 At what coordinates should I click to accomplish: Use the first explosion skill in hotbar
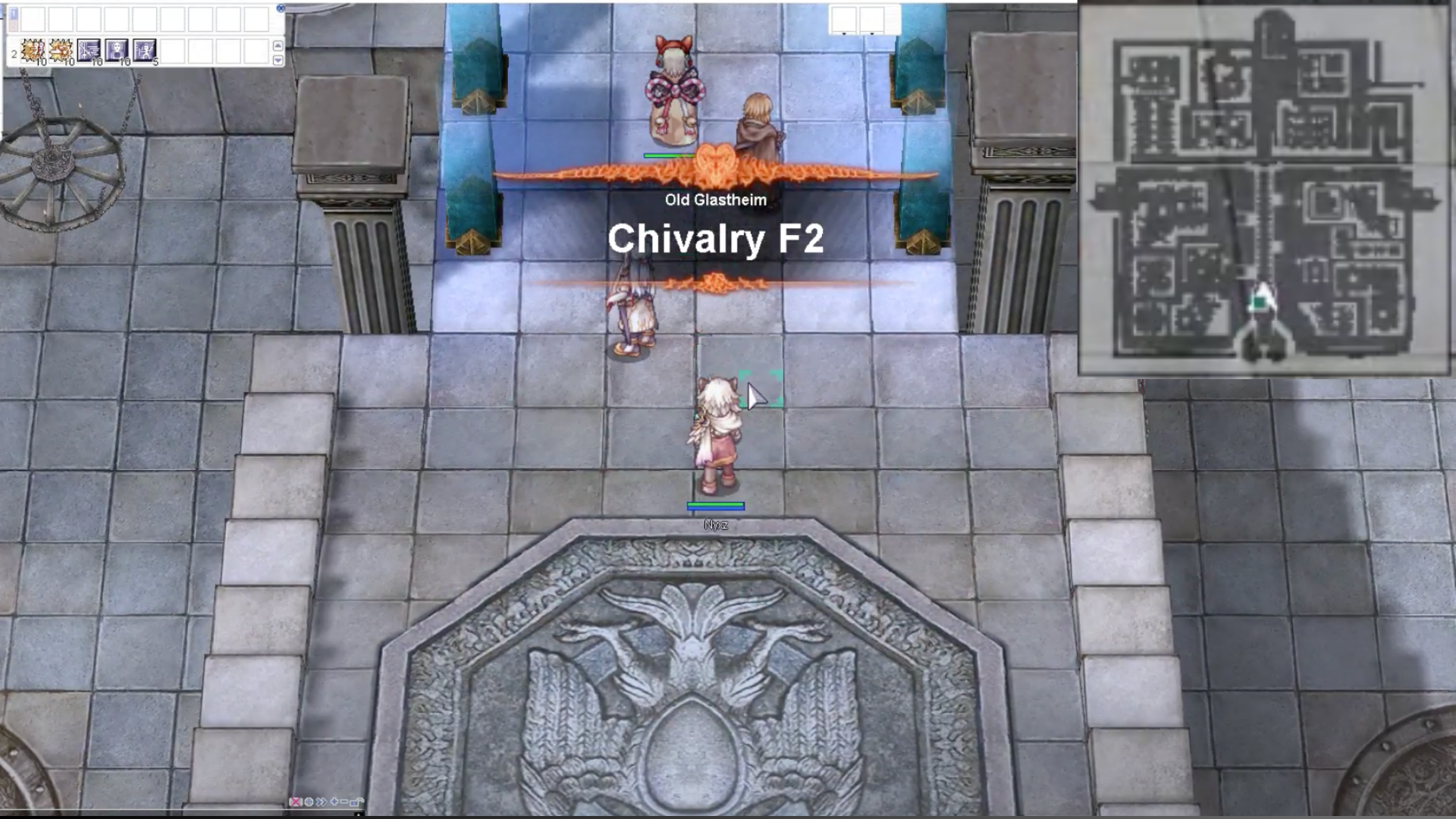pyautogui.click(x=33, y=51)
